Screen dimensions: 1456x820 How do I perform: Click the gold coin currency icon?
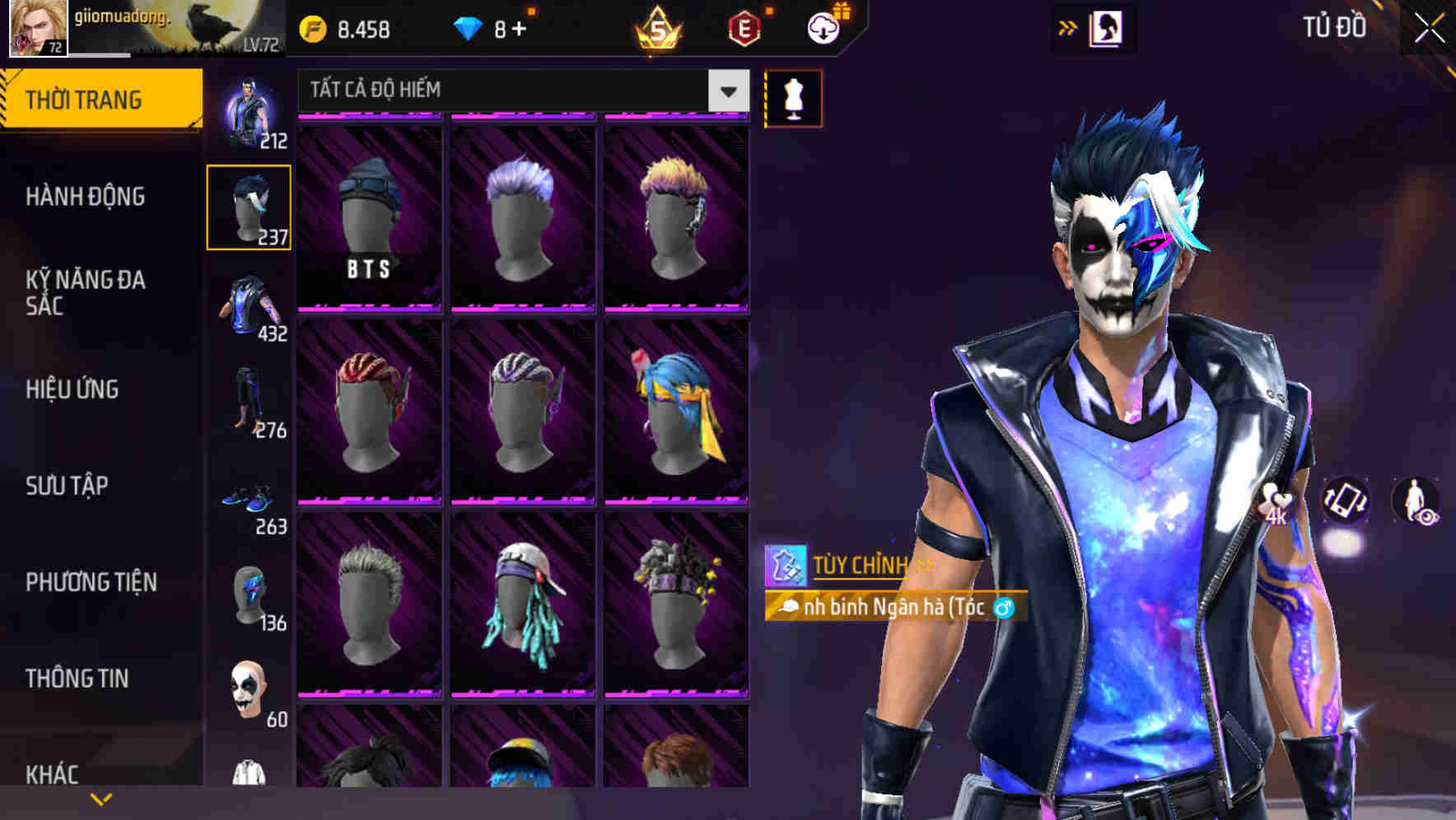(311, 27)
